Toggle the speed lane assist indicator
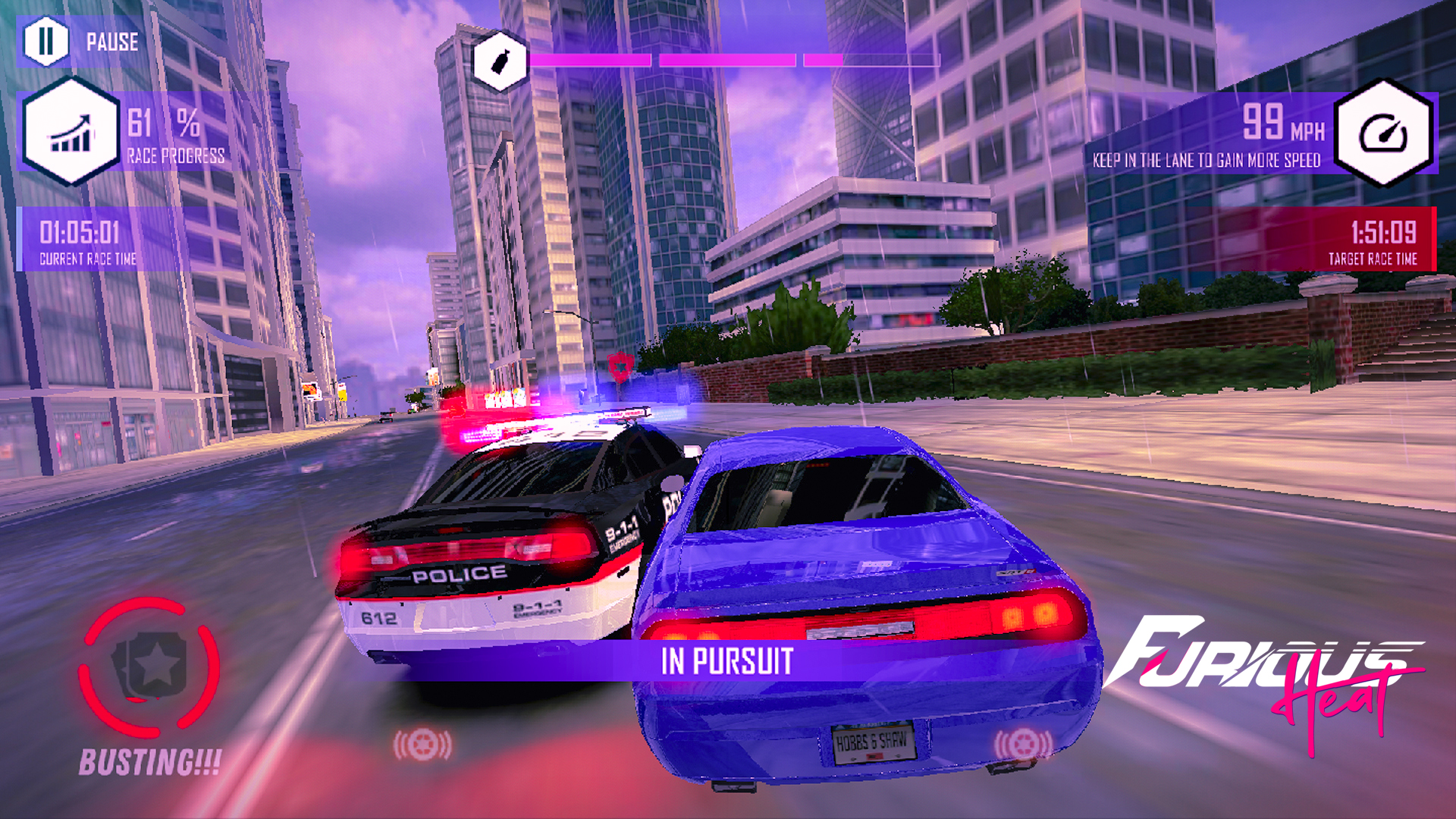1456x819 pixels. click(1206, 161)
